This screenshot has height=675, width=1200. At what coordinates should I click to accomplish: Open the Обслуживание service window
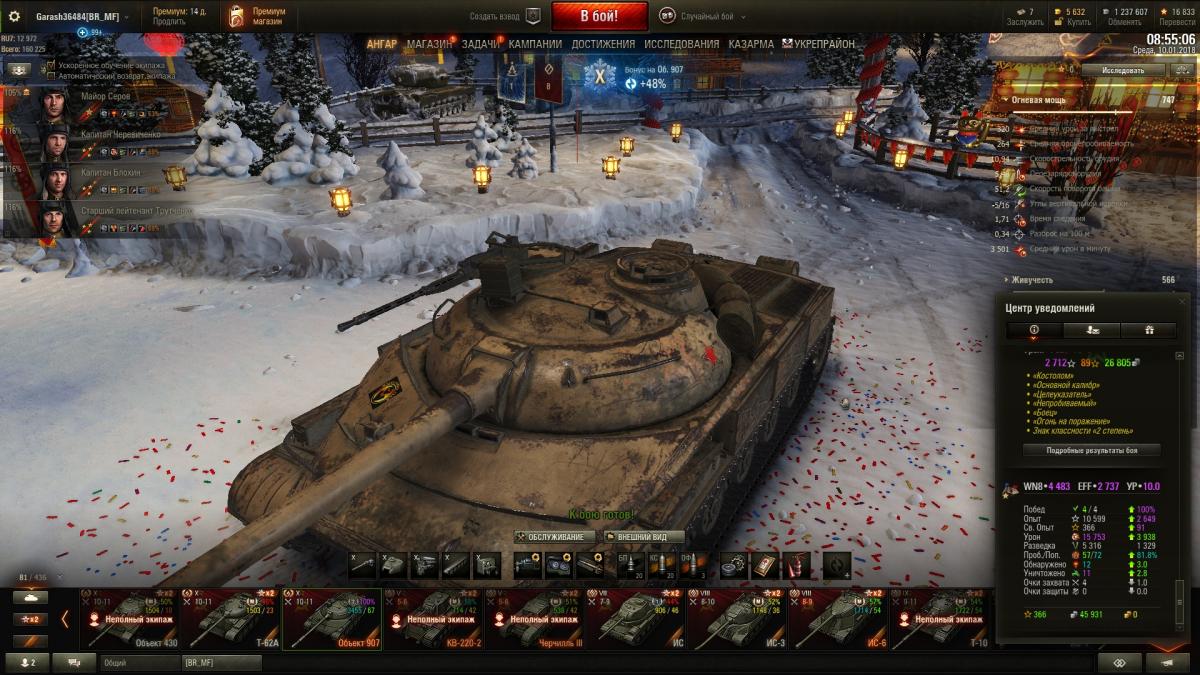pos(555,537)
